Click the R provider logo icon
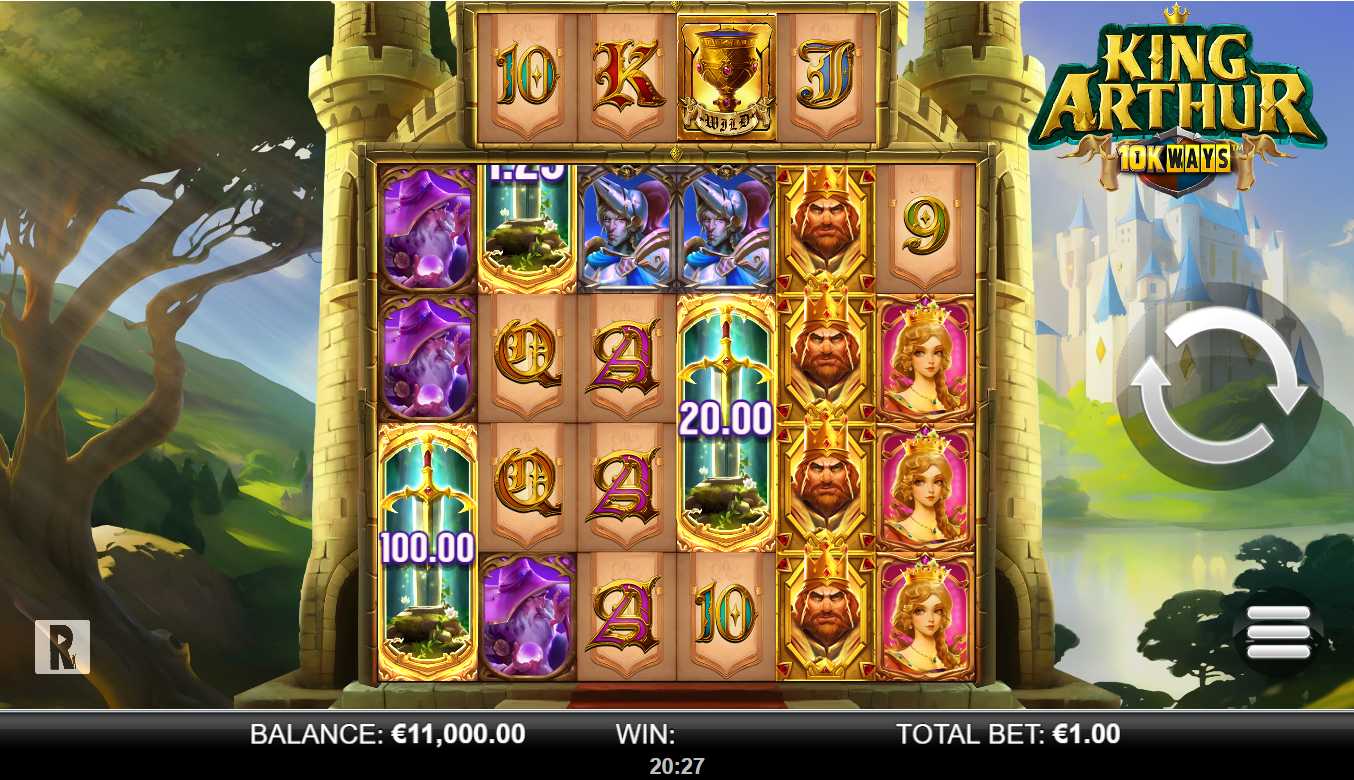 [x=62, y=646]
